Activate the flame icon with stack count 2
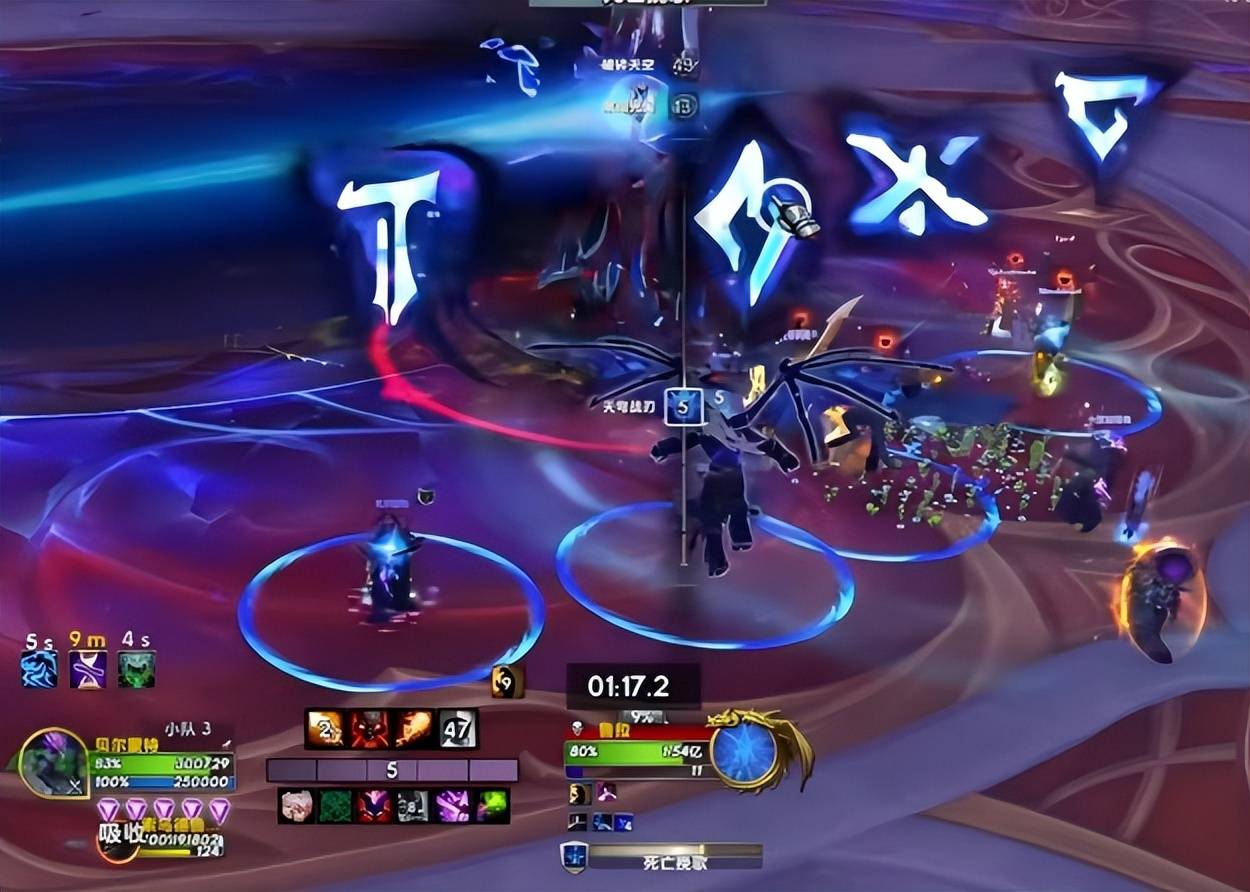 (x=325, y=729)
